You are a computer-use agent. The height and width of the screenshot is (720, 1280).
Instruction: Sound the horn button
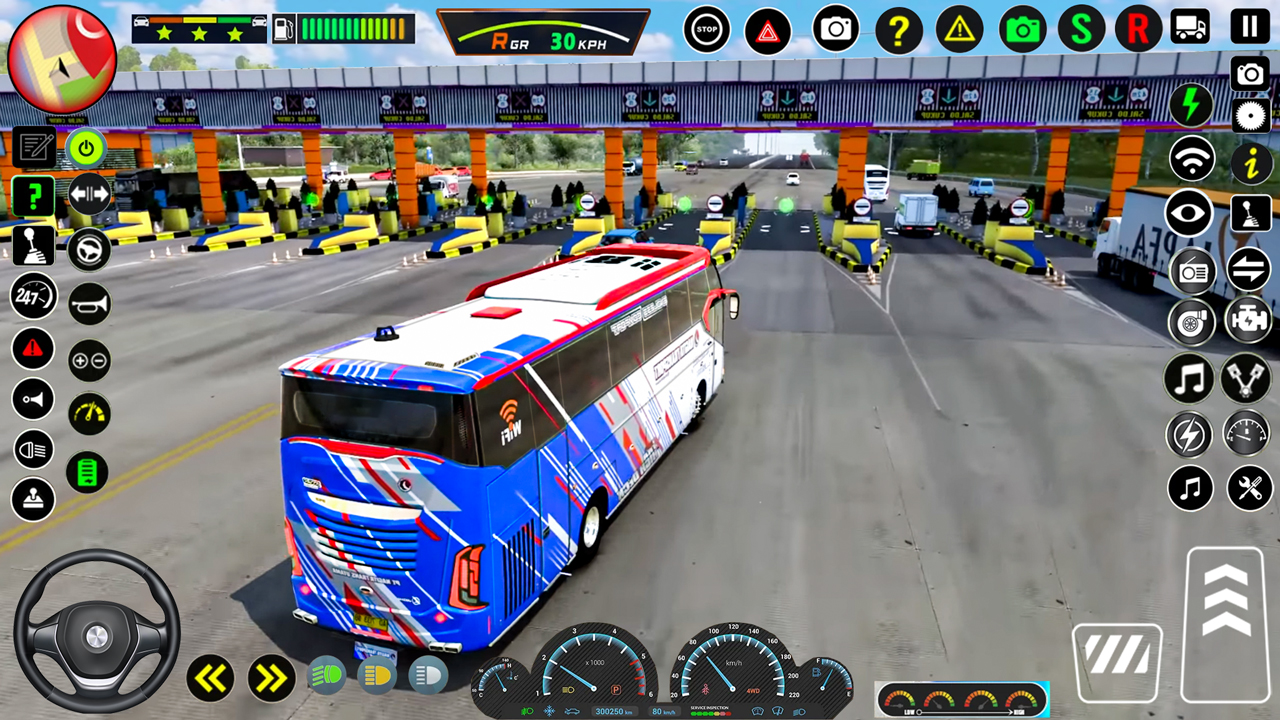tap(89, 303)
